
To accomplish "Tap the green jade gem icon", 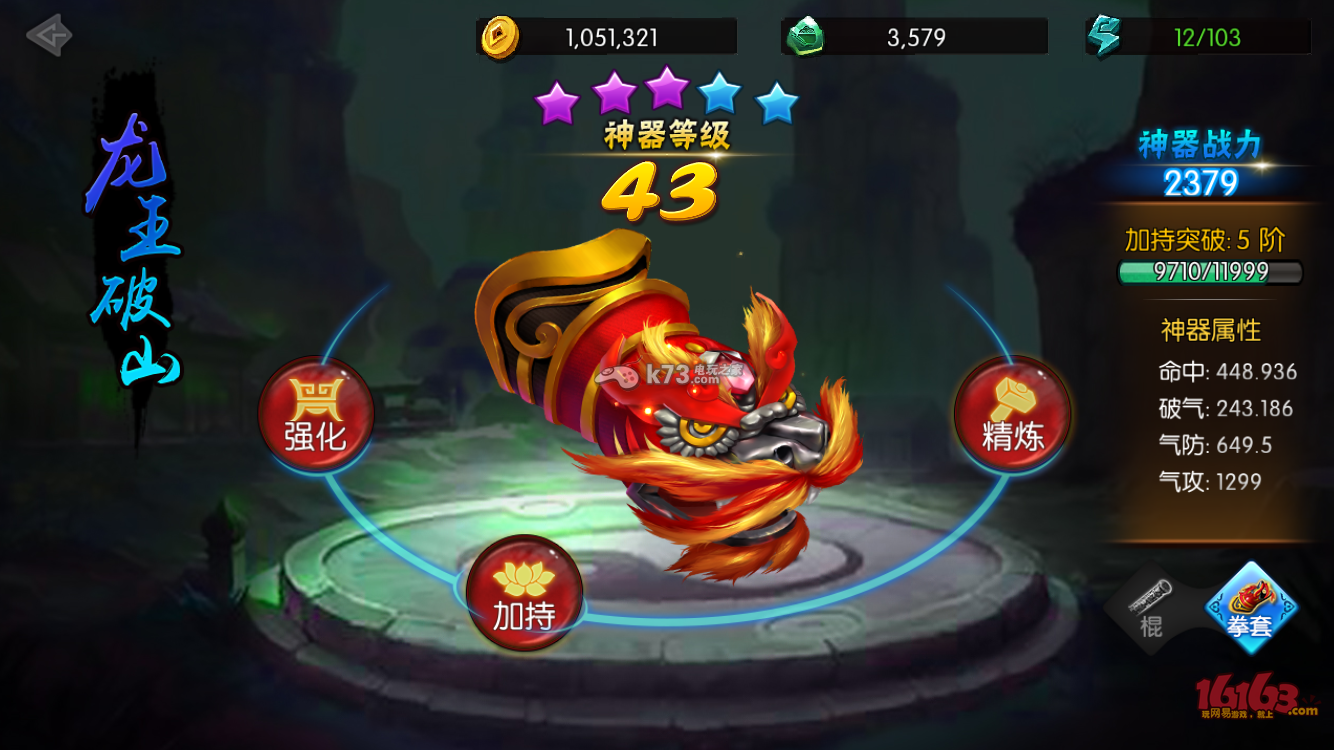I will pyautogui.click(x=805, y=38).
